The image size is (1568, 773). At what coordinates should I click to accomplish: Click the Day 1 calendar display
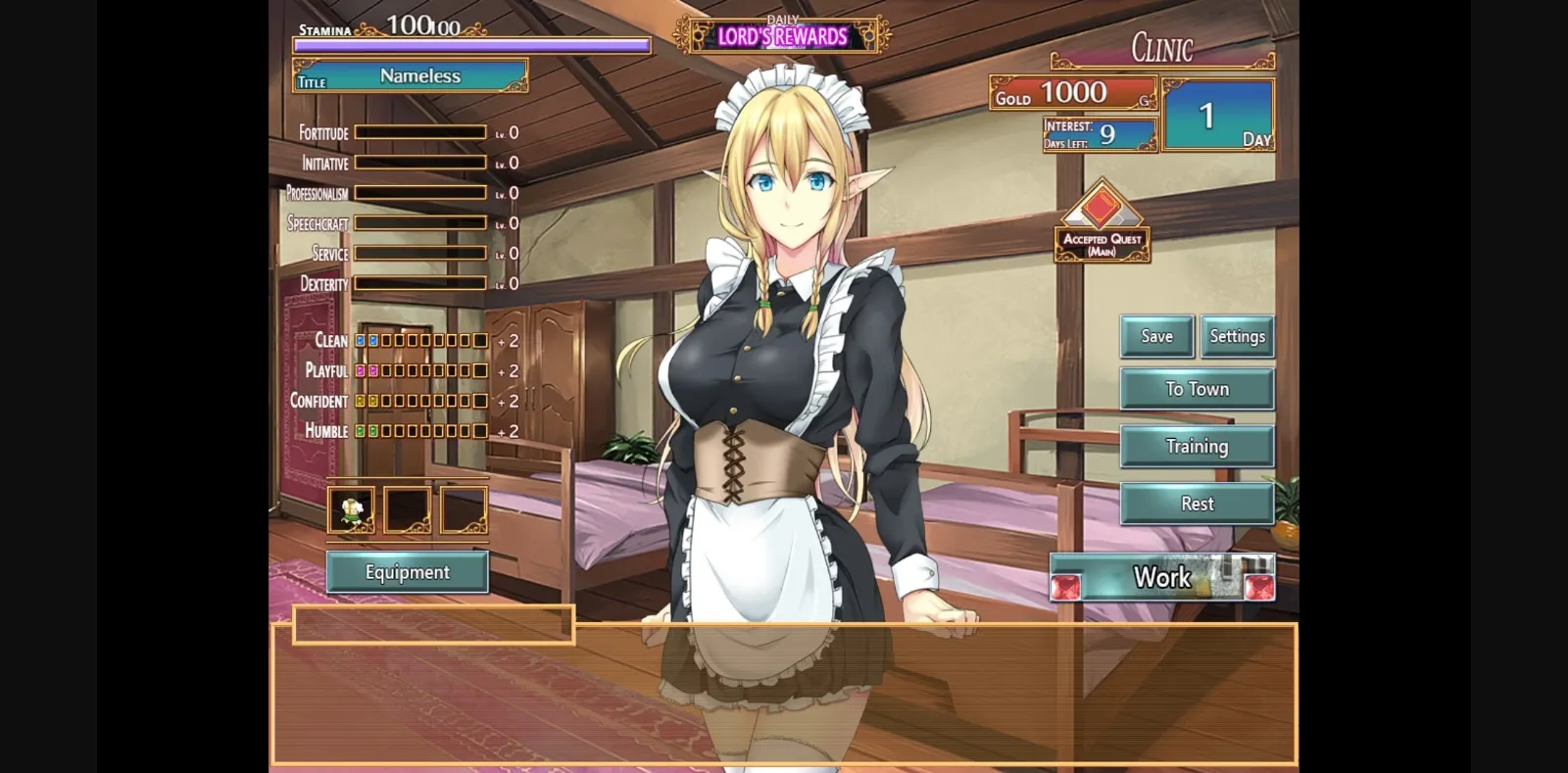point(1217,115)
